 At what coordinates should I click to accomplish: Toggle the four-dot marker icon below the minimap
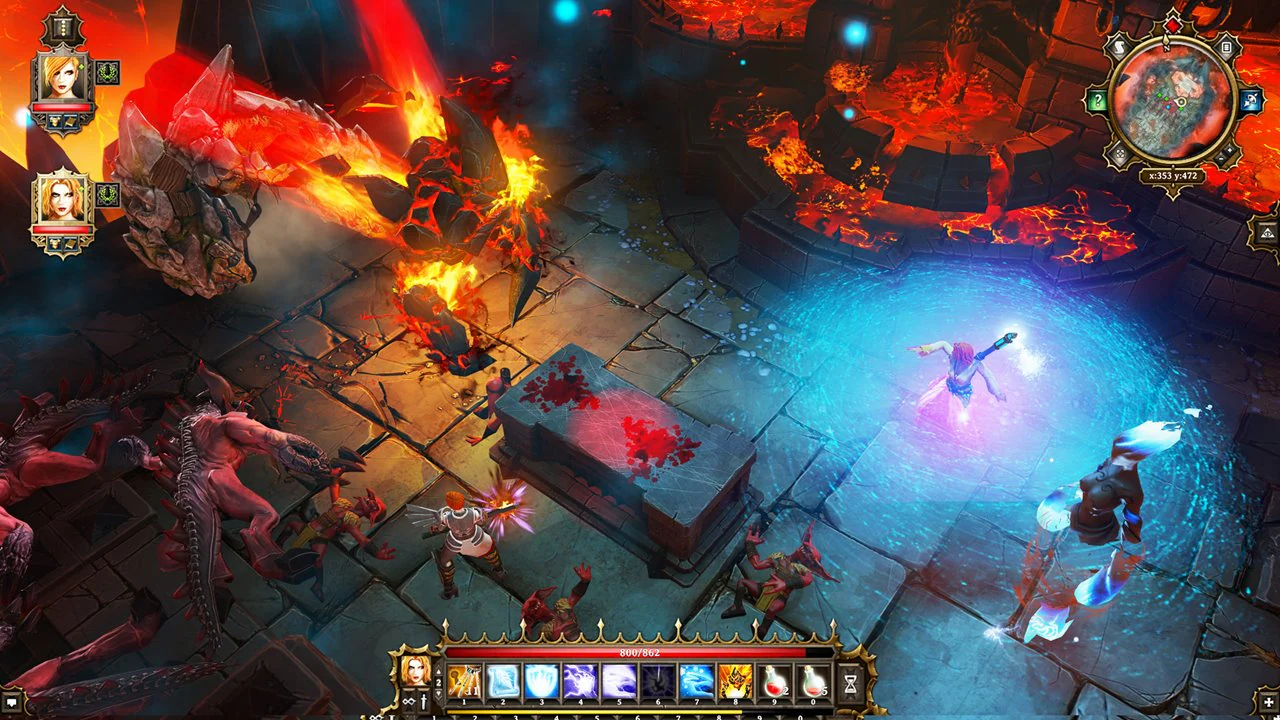(1119, 153)
